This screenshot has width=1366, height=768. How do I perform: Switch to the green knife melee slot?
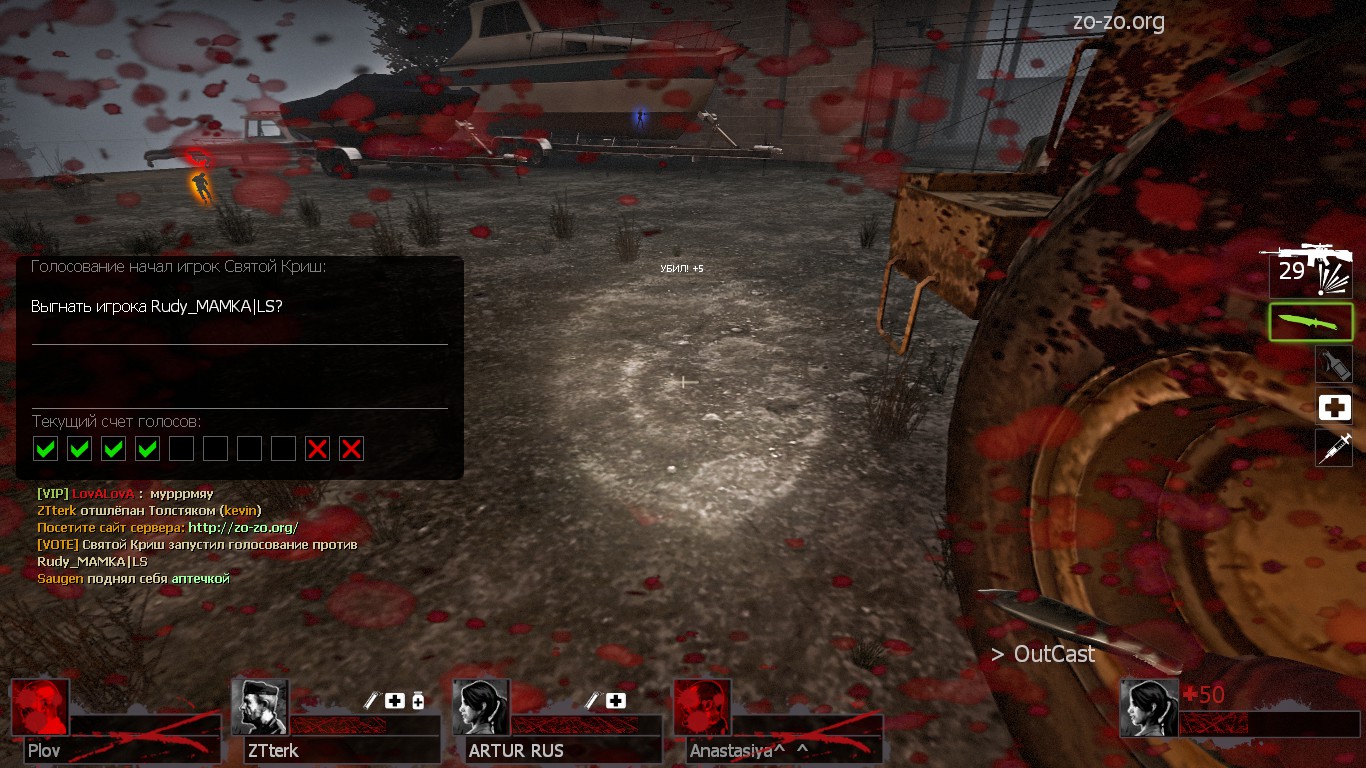(x=1311, y=322)
